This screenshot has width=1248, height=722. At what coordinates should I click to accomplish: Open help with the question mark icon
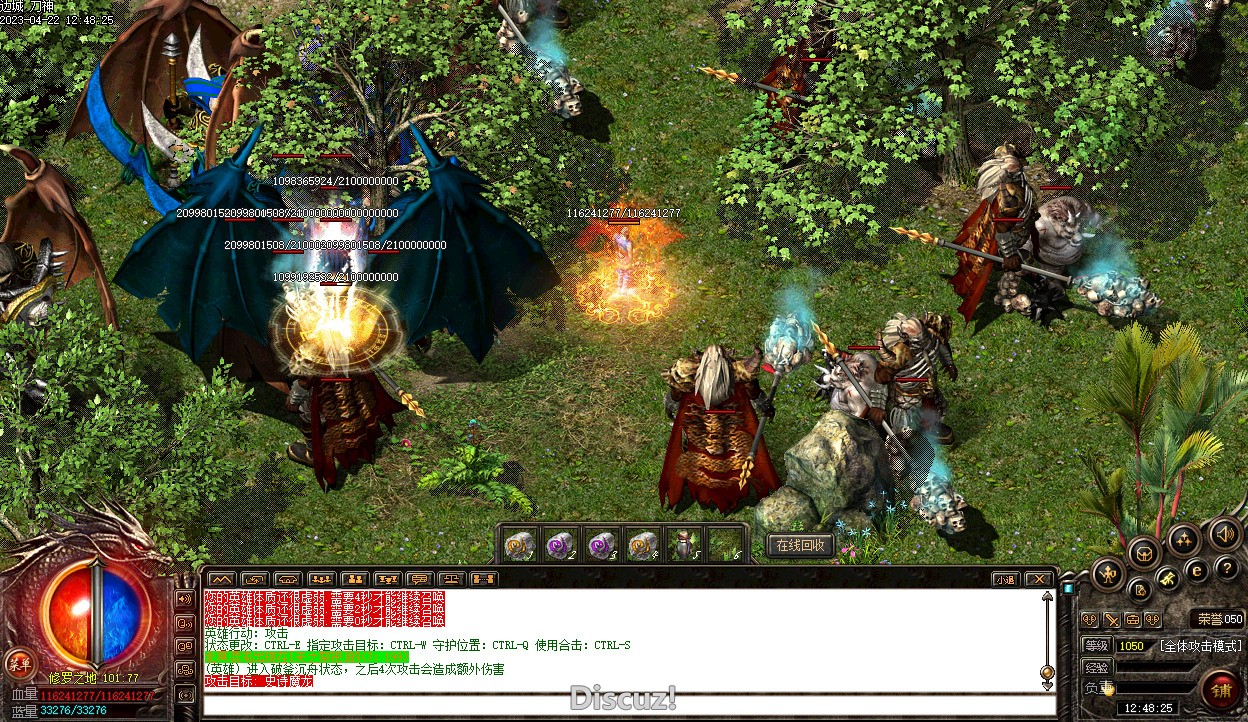tap(1228, 568)
